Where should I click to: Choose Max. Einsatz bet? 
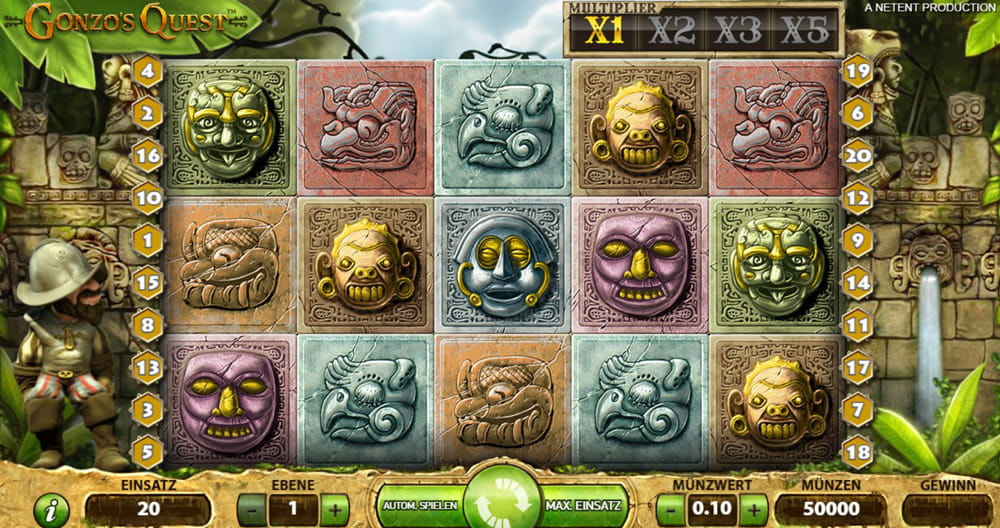coord(584,507)
